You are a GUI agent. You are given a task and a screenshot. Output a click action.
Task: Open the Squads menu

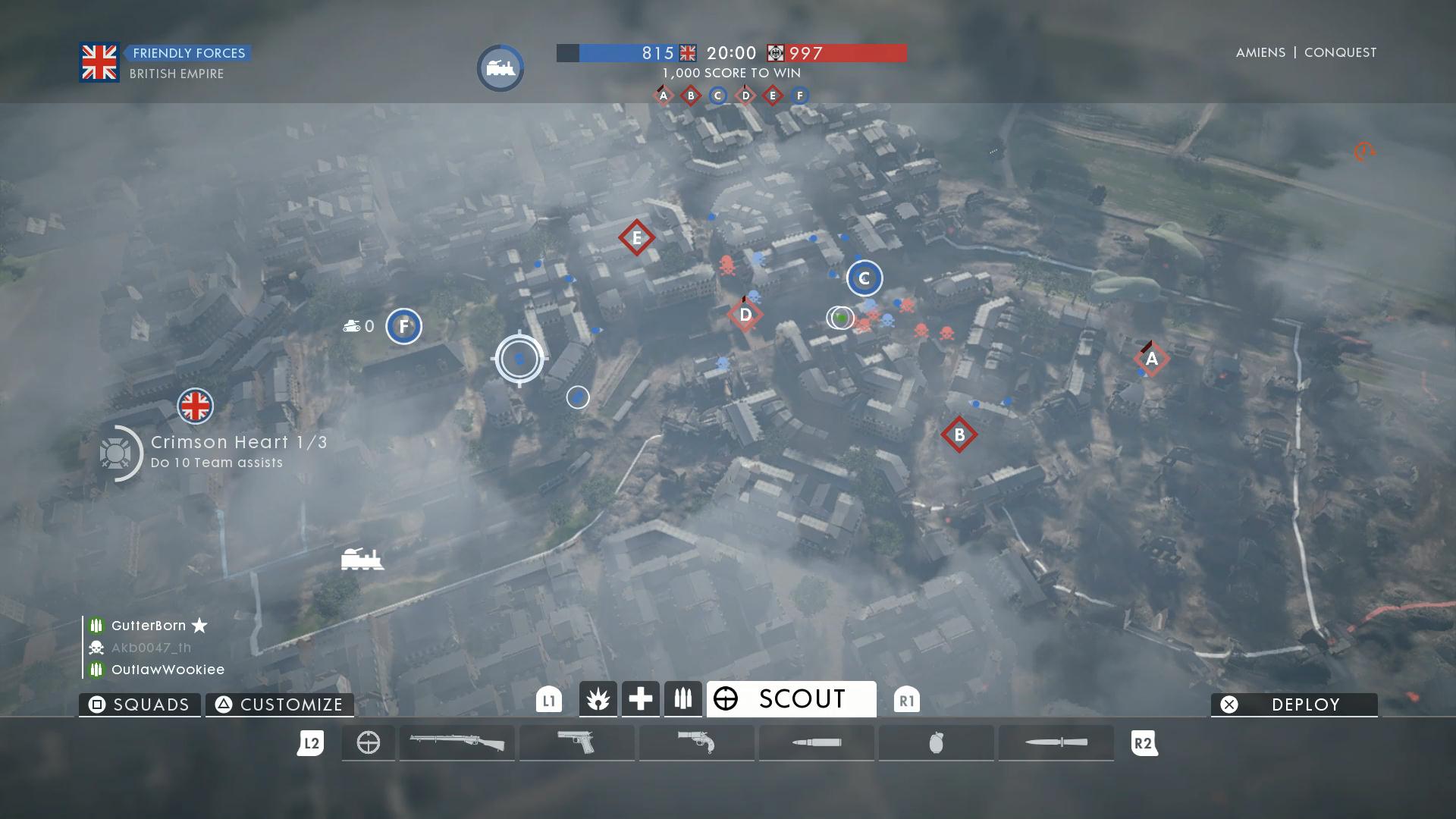click(x=140, y=704)
